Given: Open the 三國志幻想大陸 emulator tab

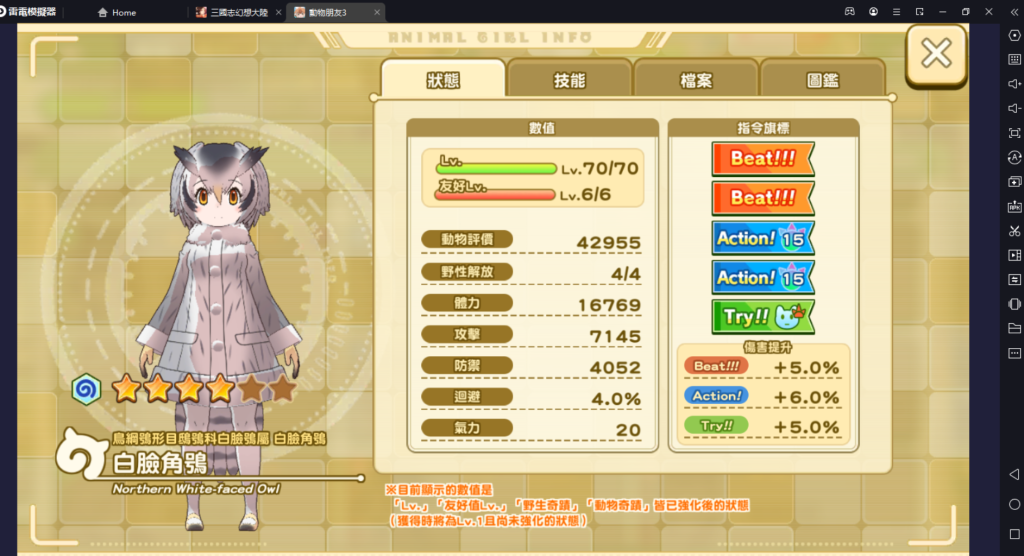Looking at the screenshot, I should pyautogui.click(x=240, y=12).
